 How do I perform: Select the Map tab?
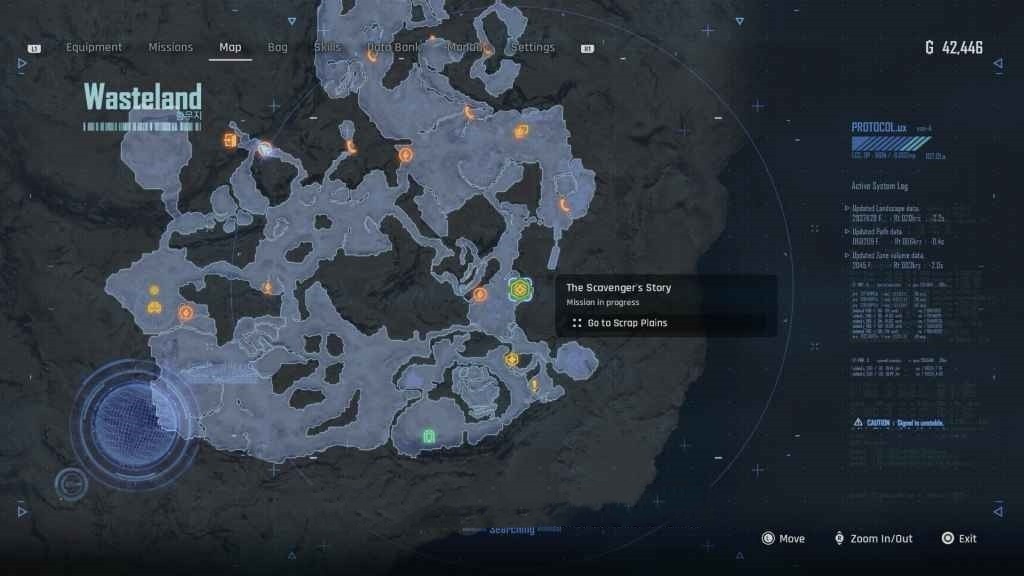pyautogui.click(x=230, y=47)
